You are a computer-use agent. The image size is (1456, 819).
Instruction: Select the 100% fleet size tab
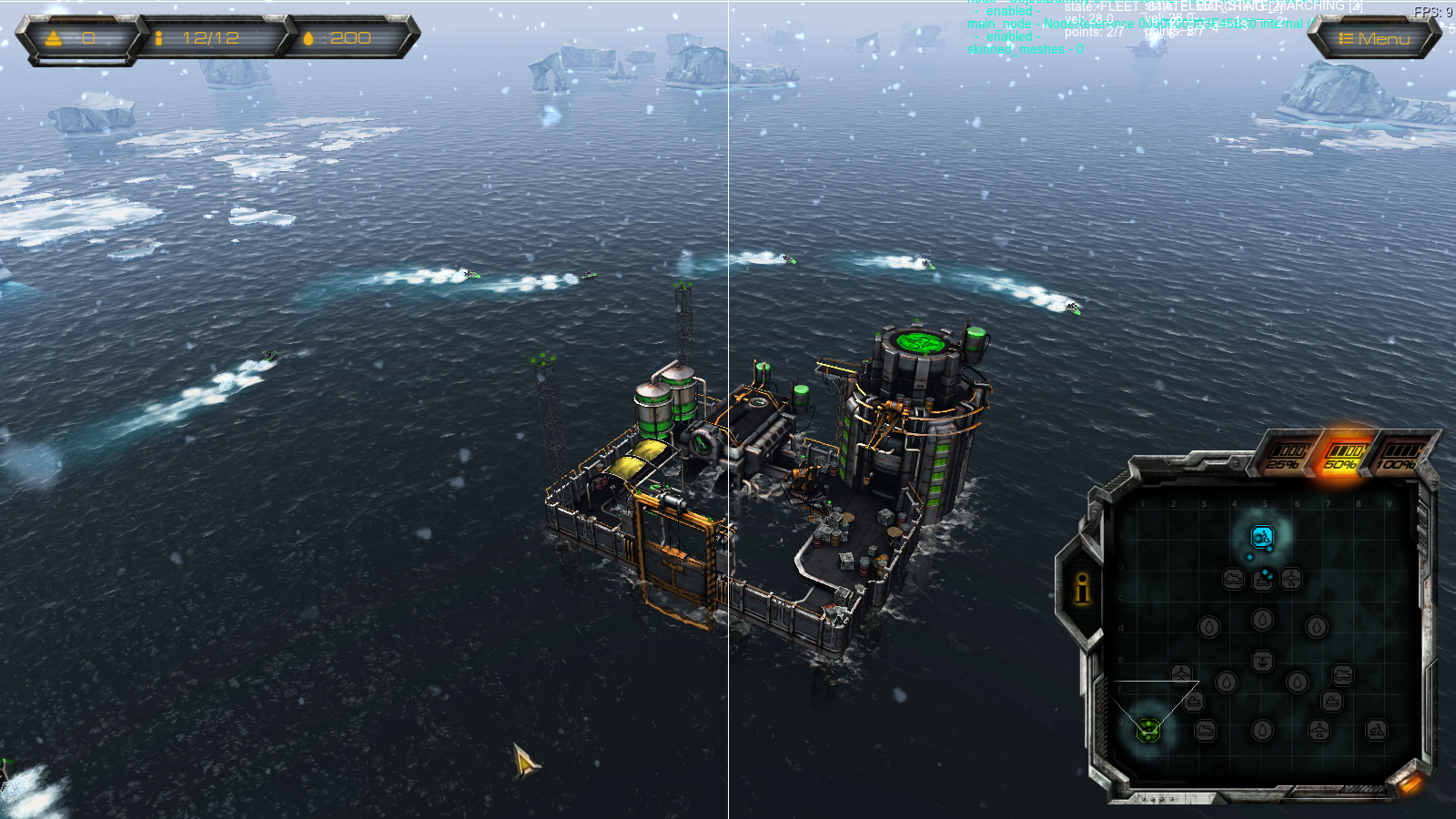(x=1399, y=456)
